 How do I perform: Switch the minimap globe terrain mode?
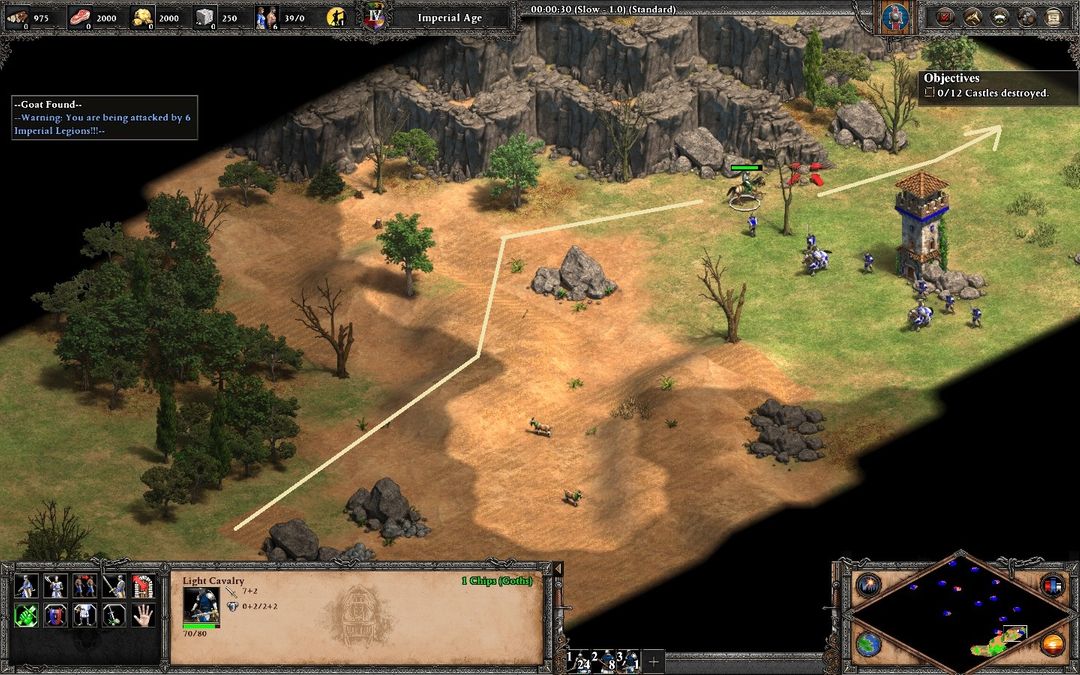click(867, 643)
